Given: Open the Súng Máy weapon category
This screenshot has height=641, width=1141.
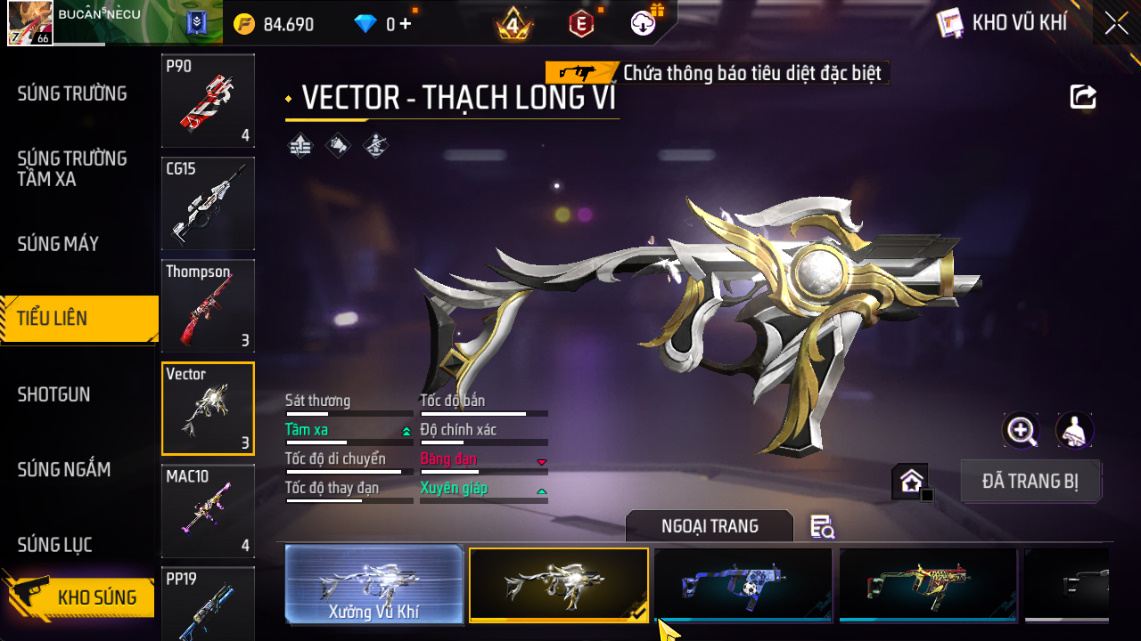Looking at the screenshot, I should tap(58, 244).
